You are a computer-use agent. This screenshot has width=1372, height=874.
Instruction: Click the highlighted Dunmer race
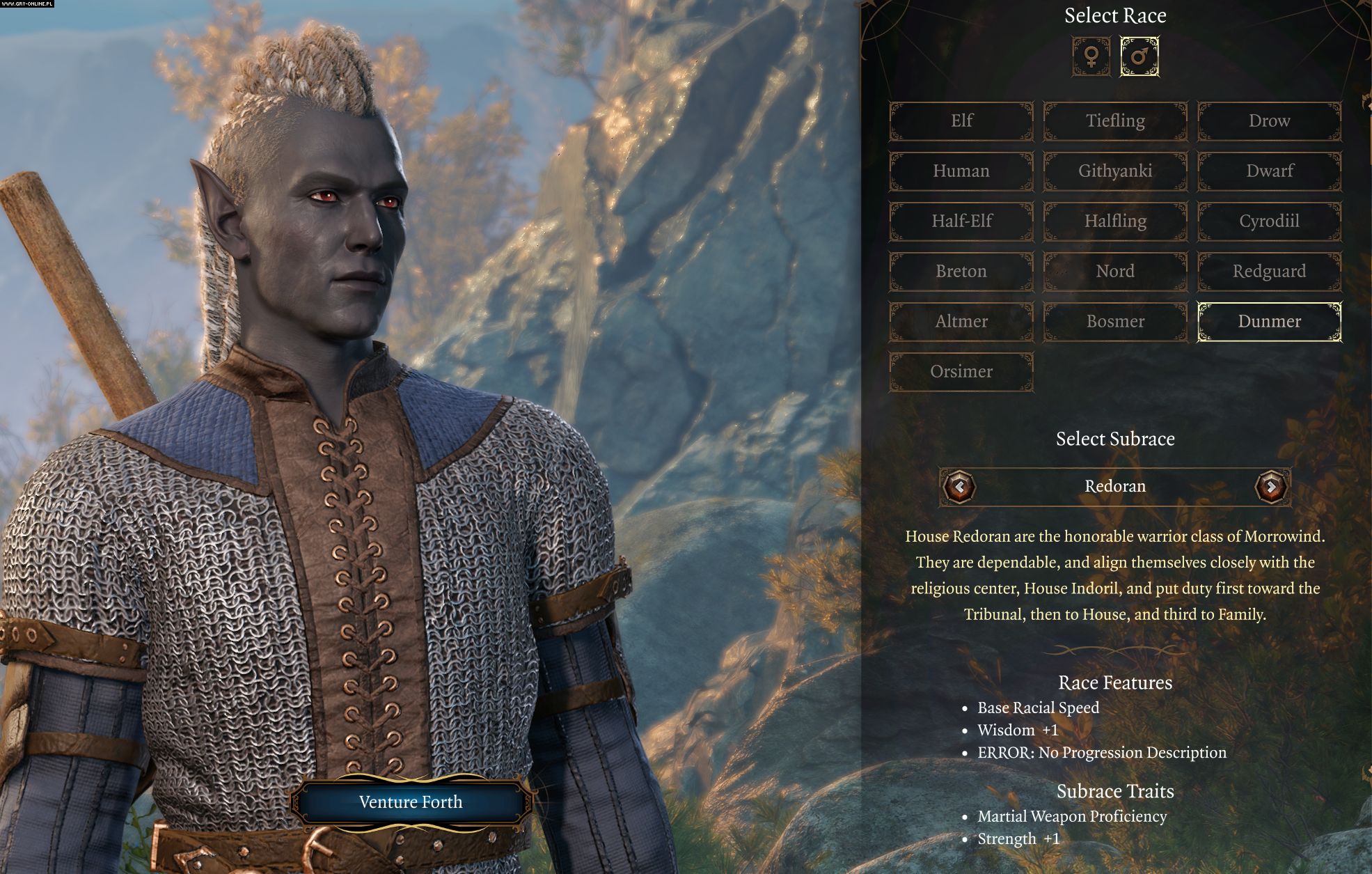(1269, 322)
